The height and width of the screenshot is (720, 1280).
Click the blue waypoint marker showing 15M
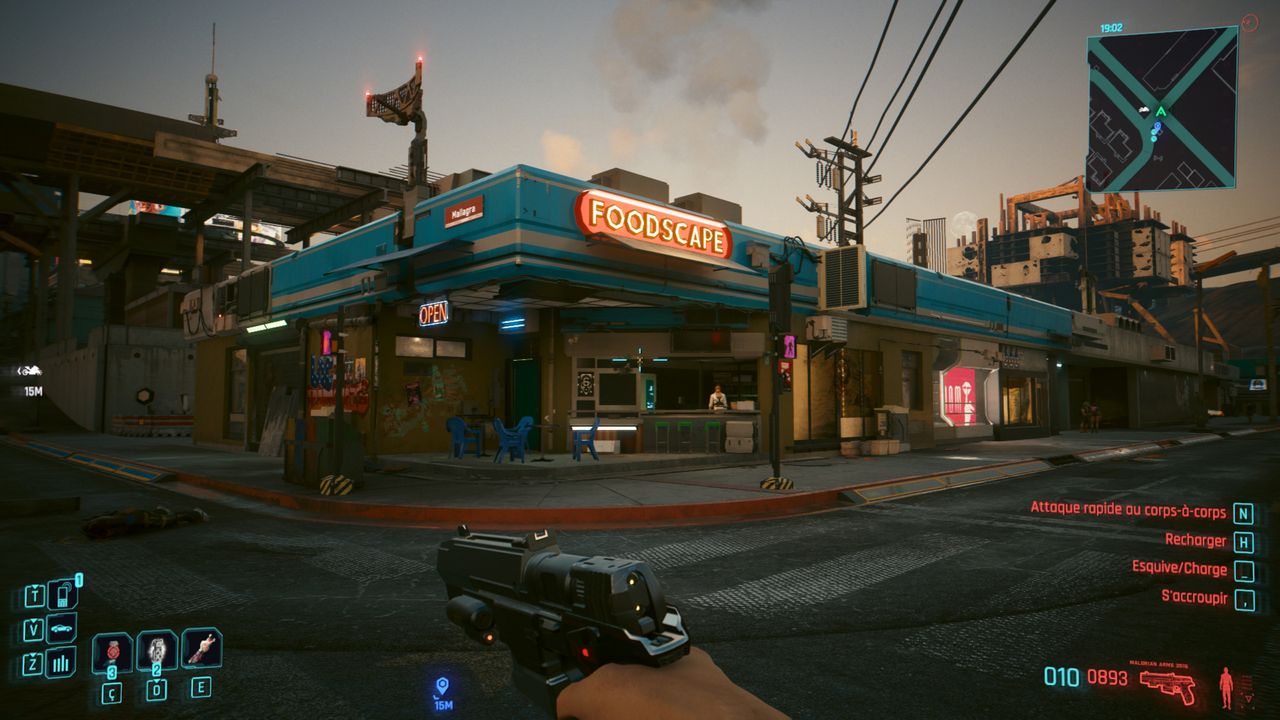coord(442,686)
